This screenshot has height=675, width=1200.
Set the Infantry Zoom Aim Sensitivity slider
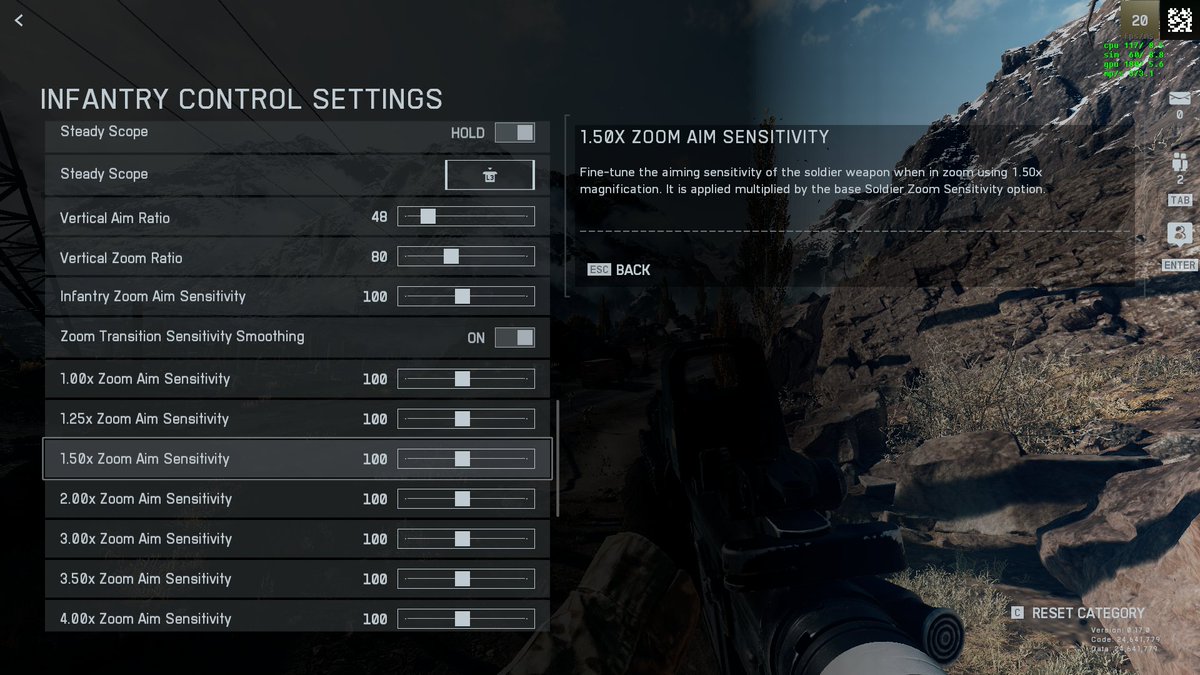pyautogui.click(x=462, y=296)
